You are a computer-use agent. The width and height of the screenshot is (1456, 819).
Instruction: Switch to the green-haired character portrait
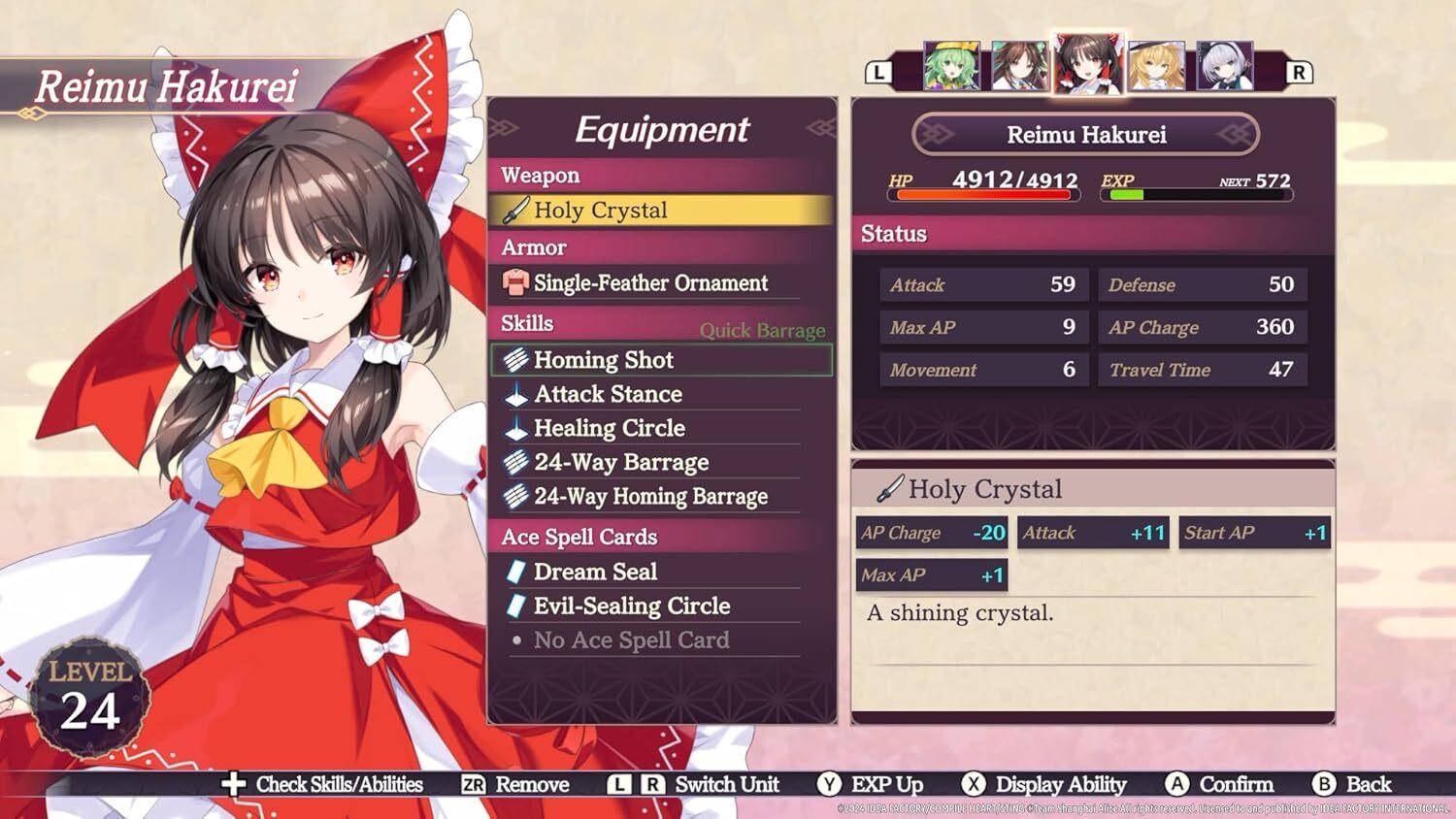(951, 66)
